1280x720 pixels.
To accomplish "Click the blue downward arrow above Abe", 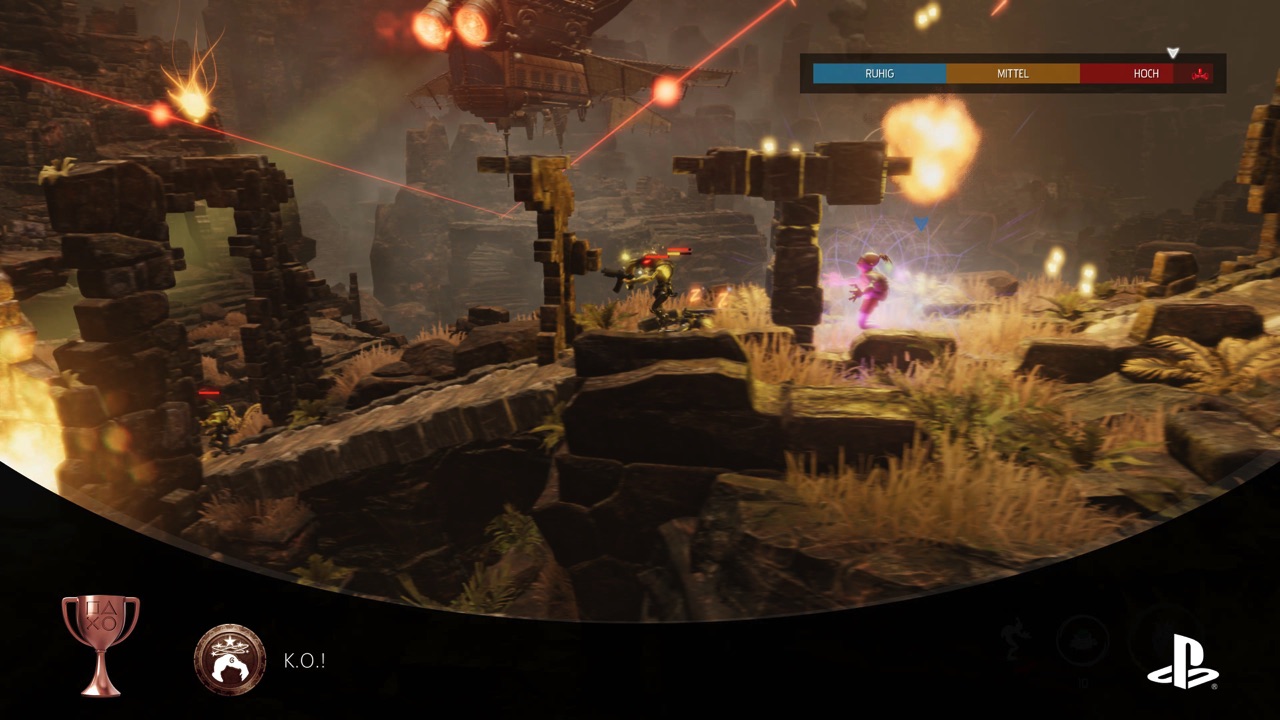I will tap(920, 224).
